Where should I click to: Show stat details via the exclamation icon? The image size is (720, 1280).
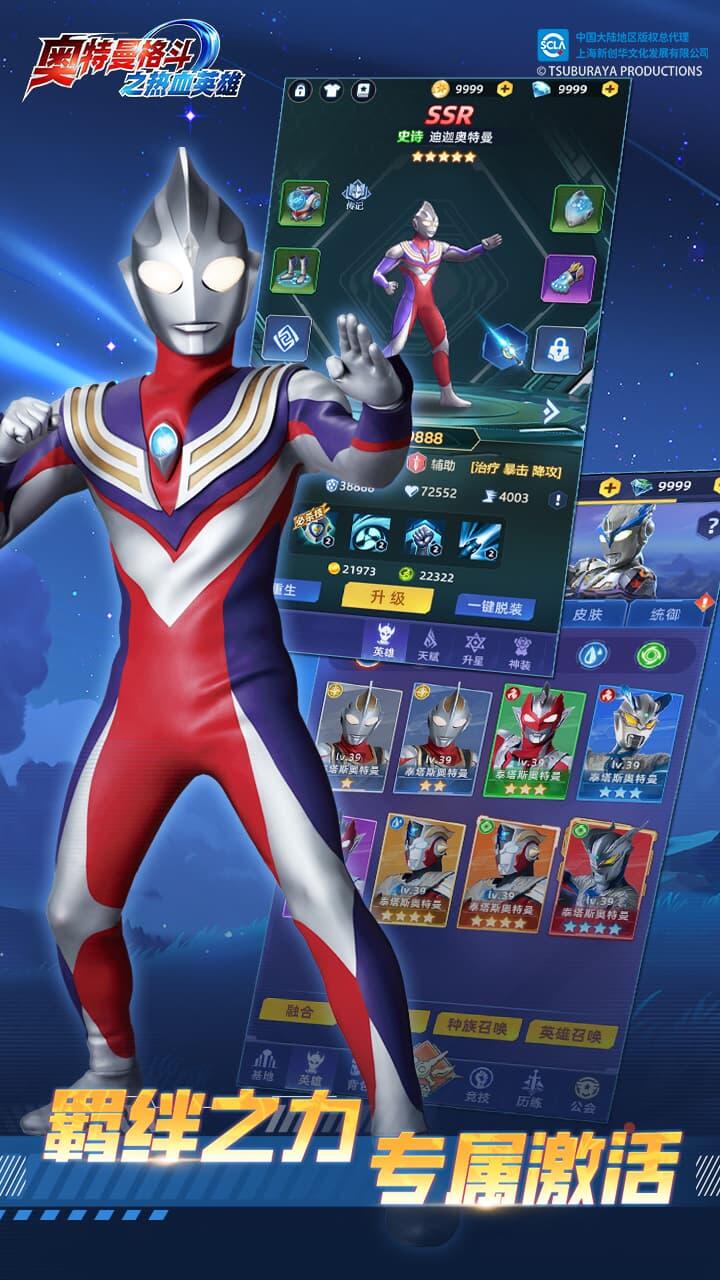pyautogui.click(x=557, y=499)
